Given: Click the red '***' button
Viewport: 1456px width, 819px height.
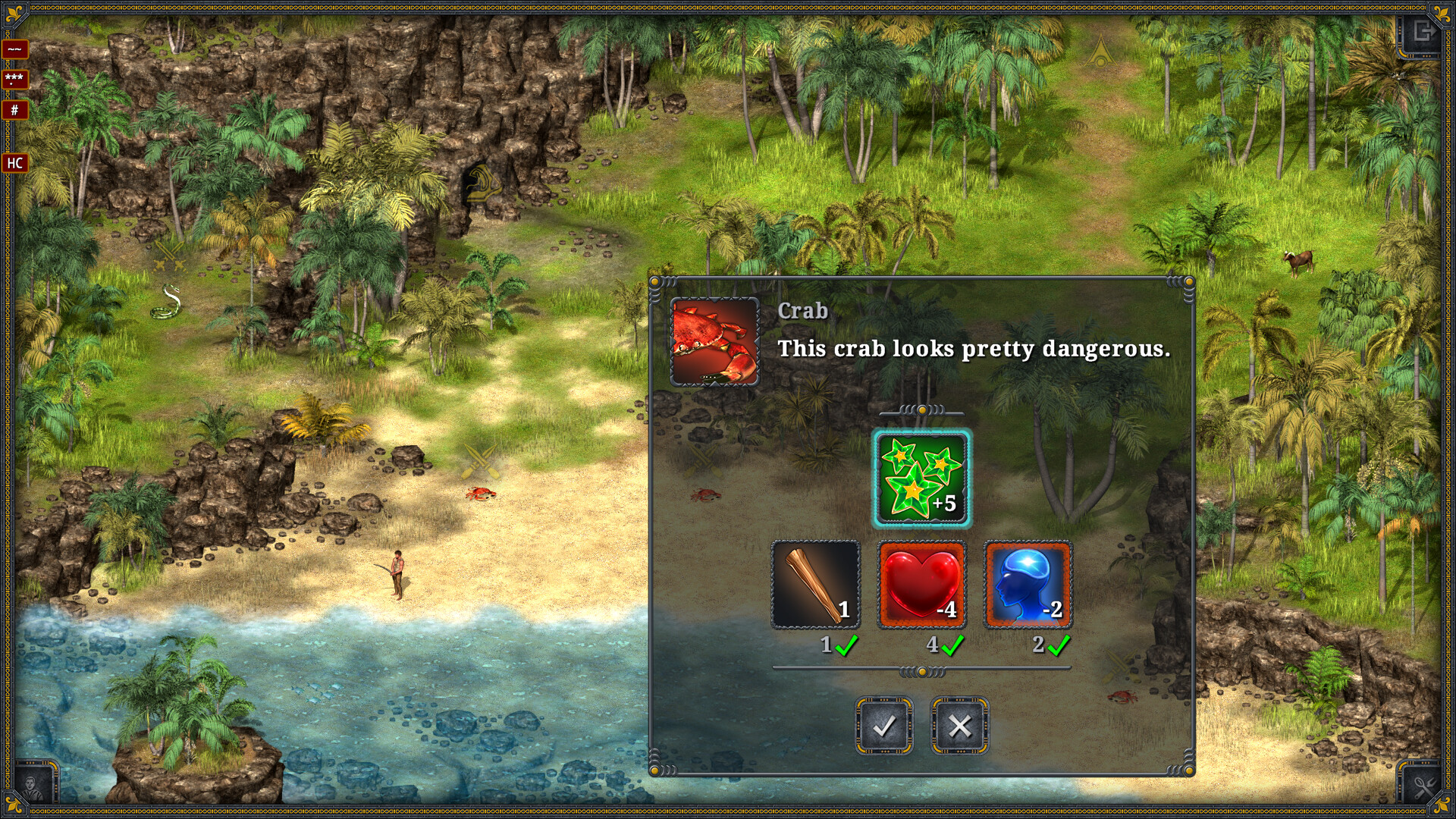Looking at the screenshot, I should click(x=14, y=79).
